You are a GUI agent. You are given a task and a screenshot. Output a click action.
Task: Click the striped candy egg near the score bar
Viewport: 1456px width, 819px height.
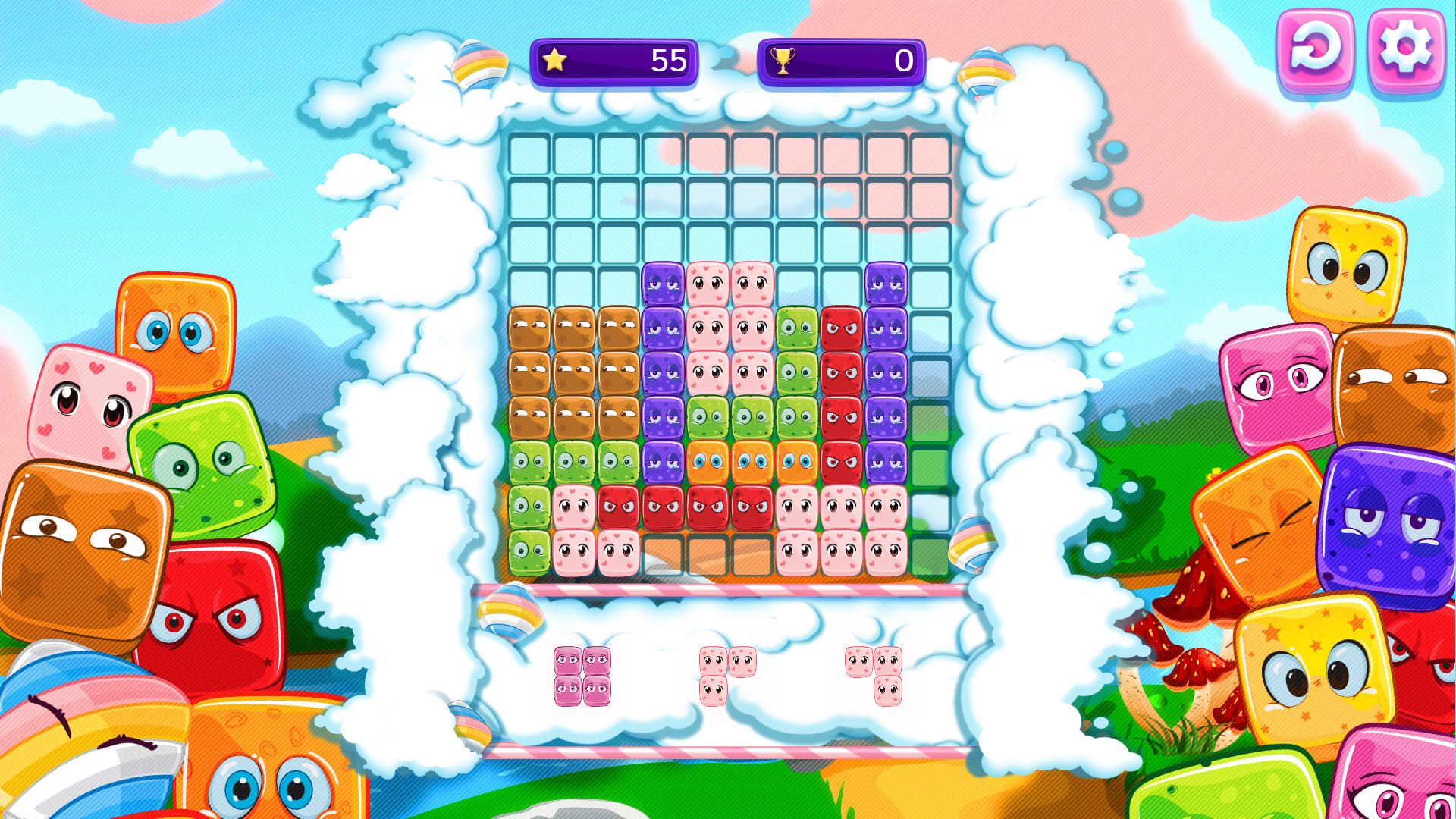[x=482, y=64]
